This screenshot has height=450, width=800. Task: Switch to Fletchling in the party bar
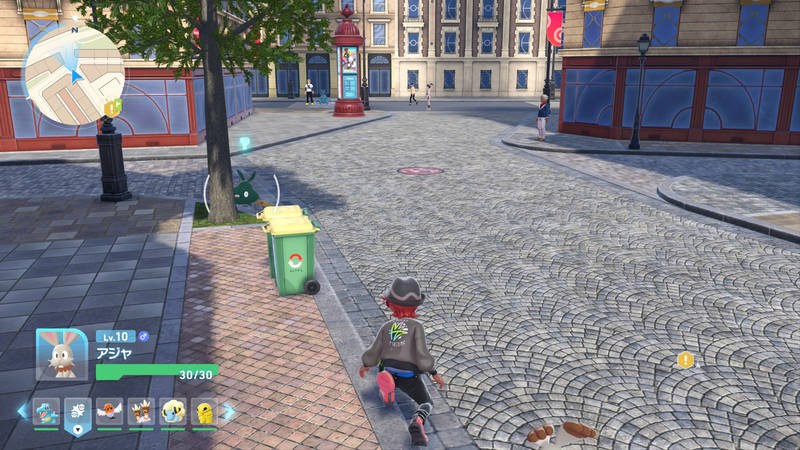point(110,411)
